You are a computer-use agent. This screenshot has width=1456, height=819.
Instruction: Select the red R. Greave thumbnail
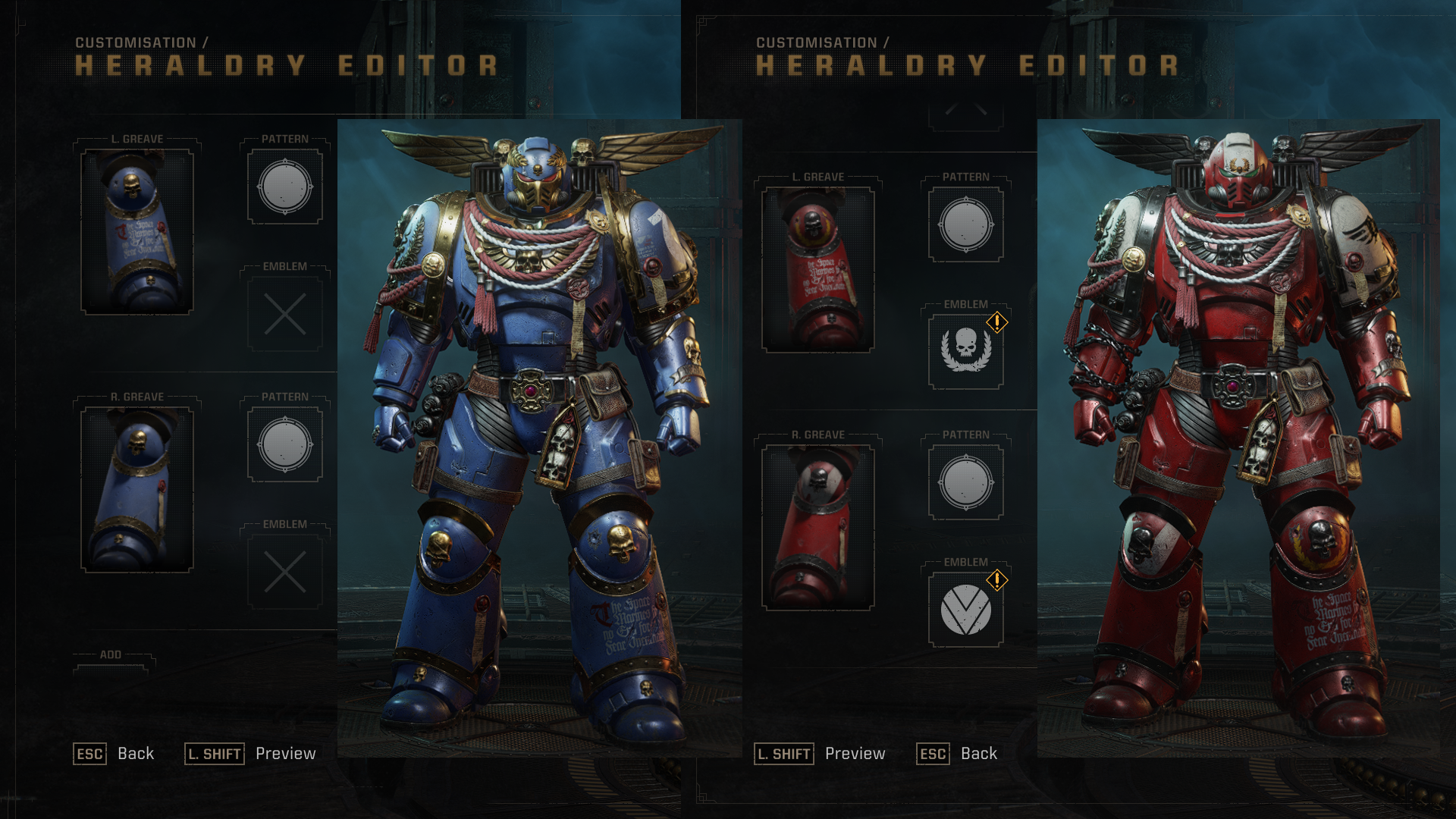pos(818,527)
